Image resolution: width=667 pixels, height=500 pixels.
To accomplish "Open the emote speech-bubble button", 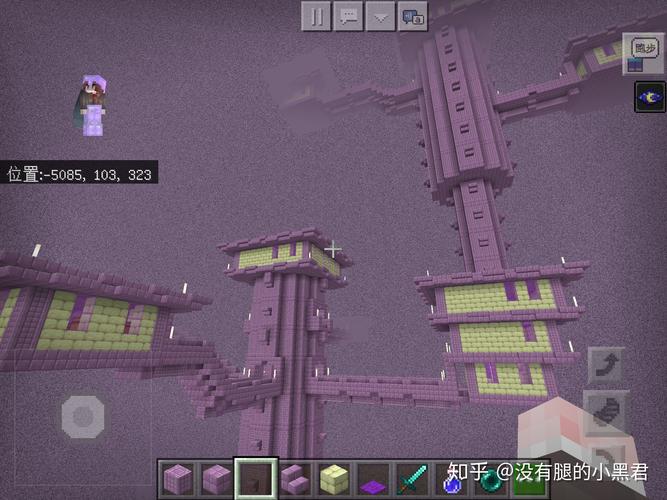I will (412, 16).
